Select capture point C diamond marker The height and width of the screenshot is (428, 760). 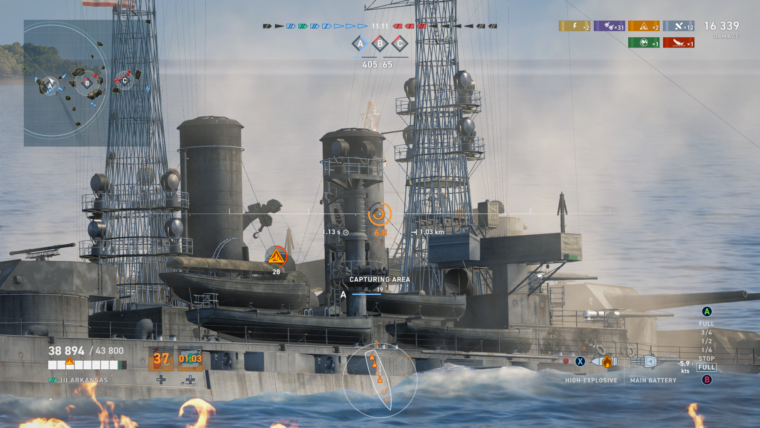399,43
